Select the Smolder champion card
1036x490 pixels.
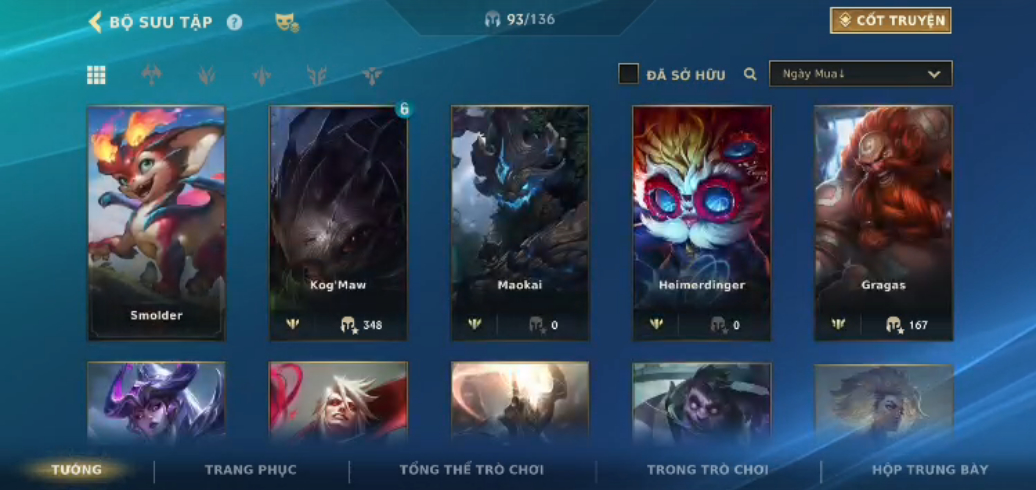[156, 222]
